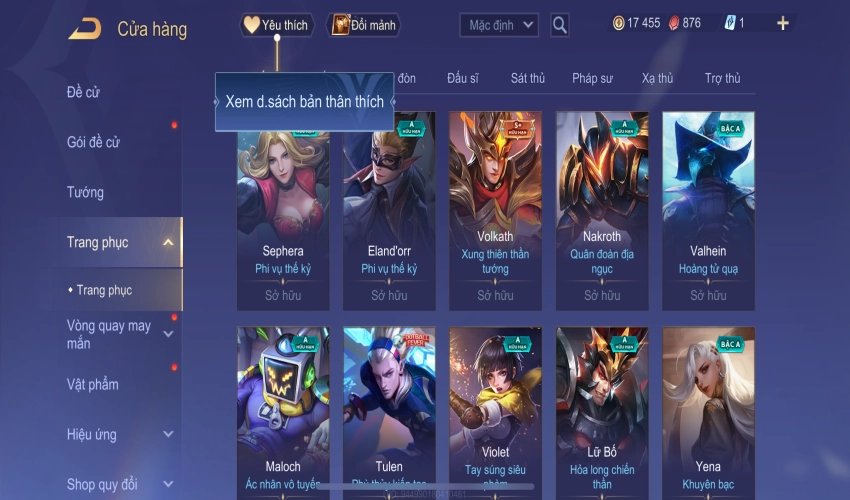850x500 pixels.
Task: Switch to the Sát thủ tab
Action: pyautogui.click(x=527, y=78)
